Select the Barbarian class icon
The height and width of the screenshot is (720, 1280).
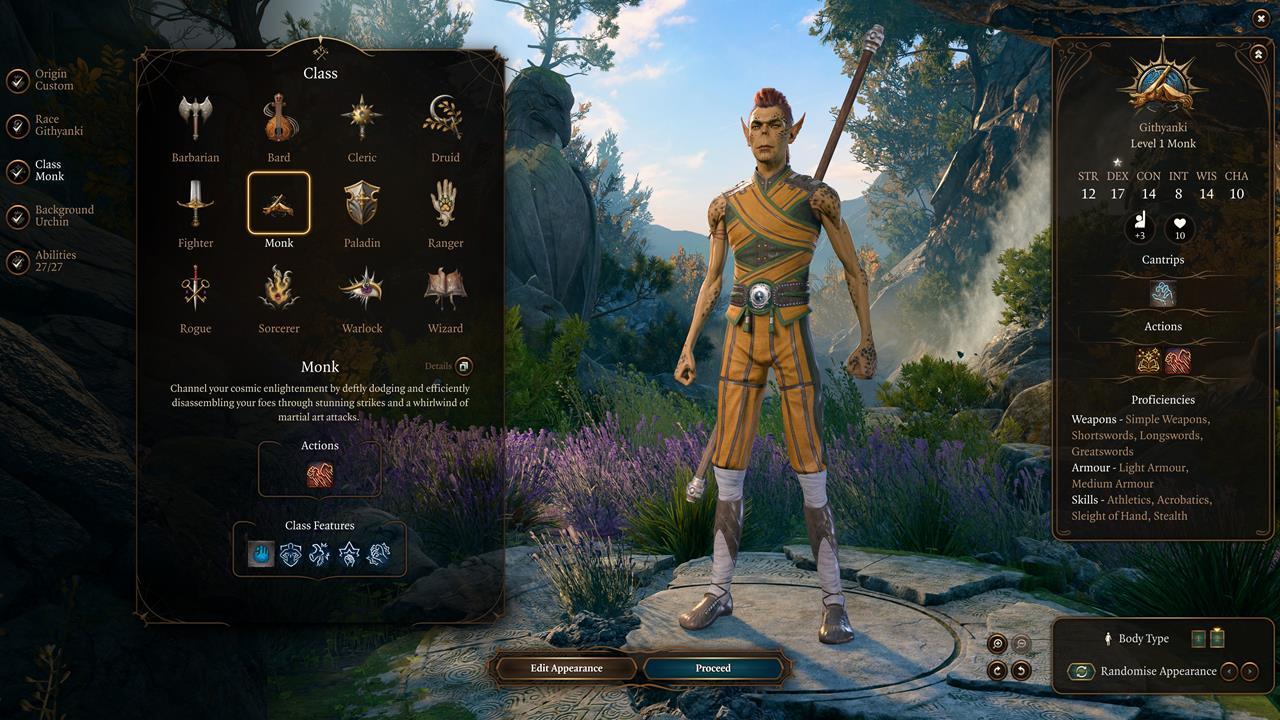[195, 120]
